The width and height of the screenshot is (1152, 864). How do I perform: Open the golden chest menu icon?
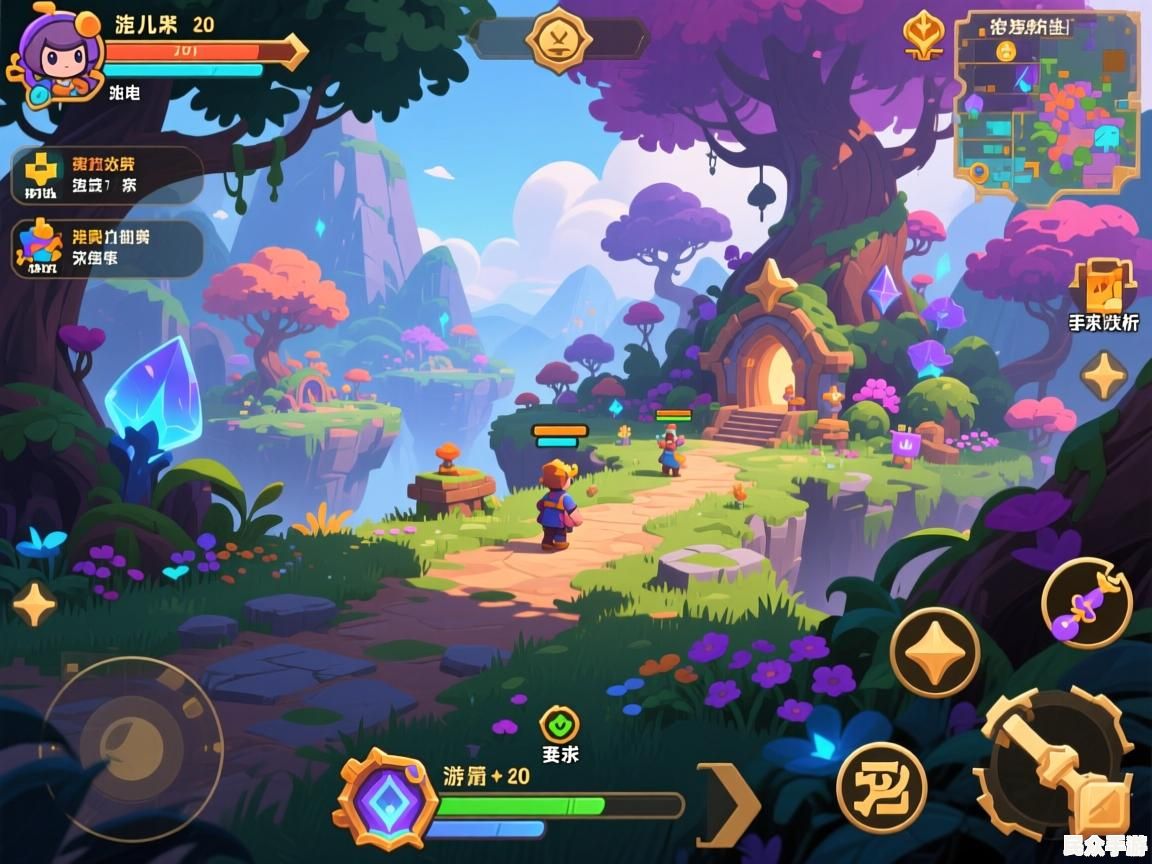click(1102, 285)
